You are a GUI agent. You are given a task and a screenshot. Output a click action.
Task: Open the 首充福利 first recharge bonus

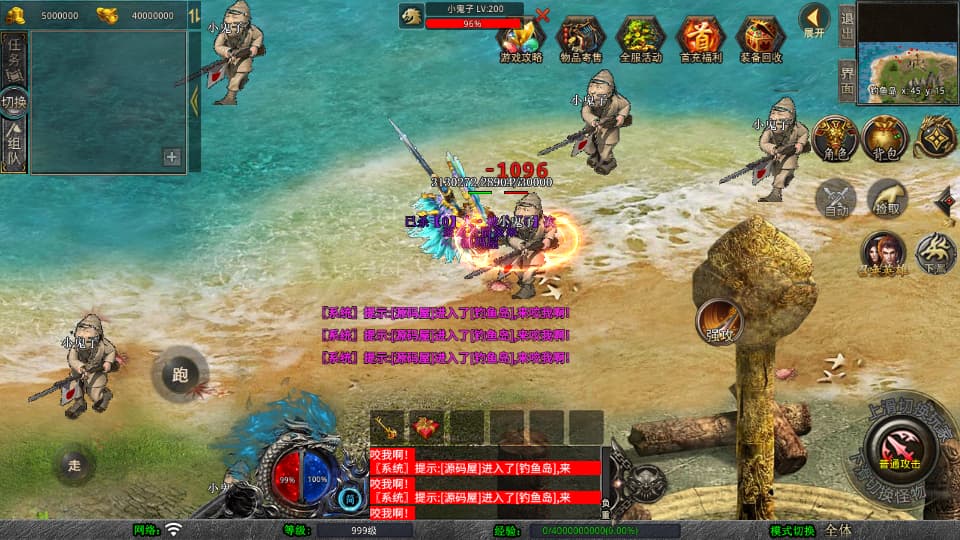point(701,40)
